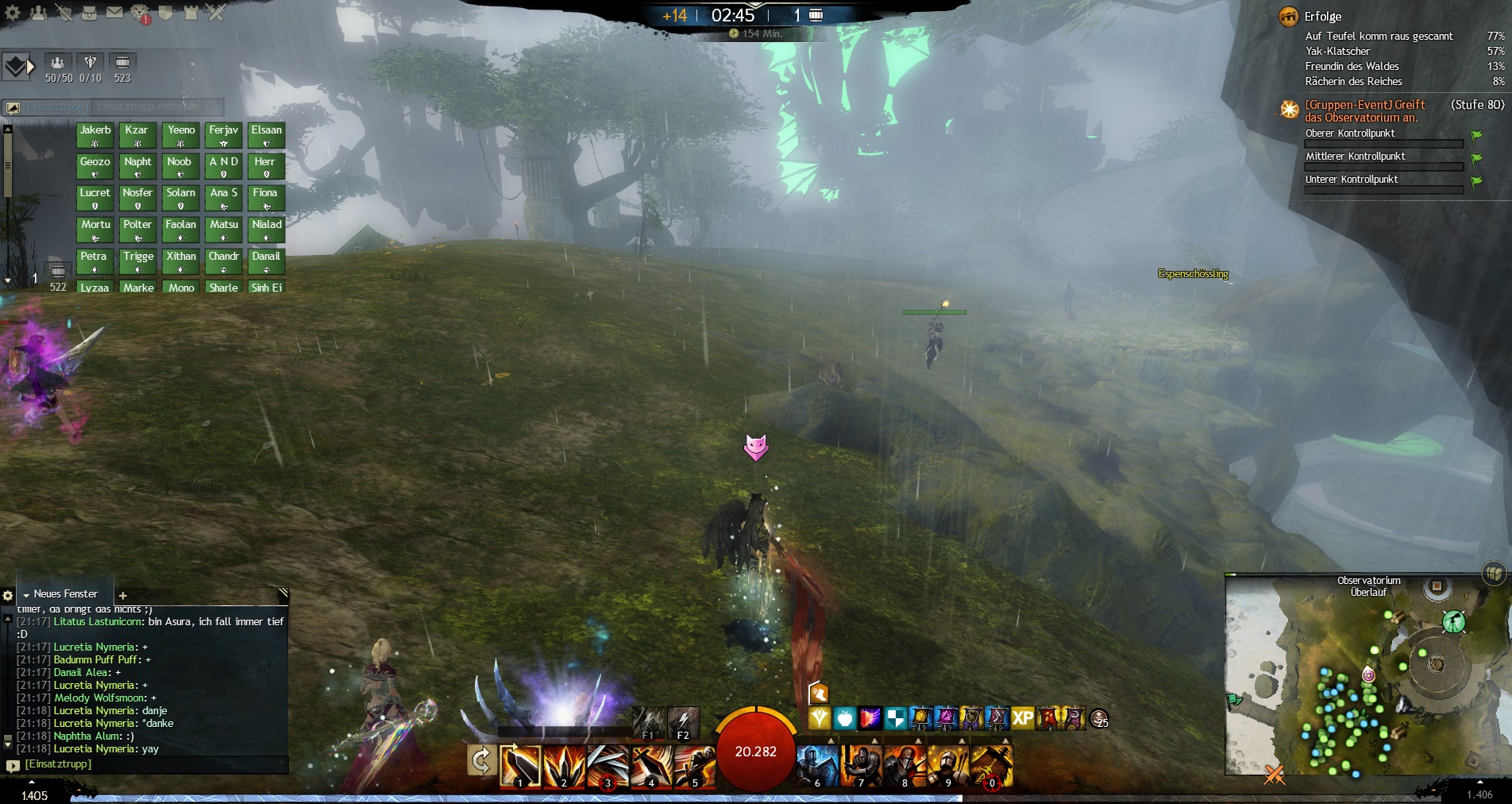
Task: Activate the banner elite skill in slot 0
Action: pos(991,766)
